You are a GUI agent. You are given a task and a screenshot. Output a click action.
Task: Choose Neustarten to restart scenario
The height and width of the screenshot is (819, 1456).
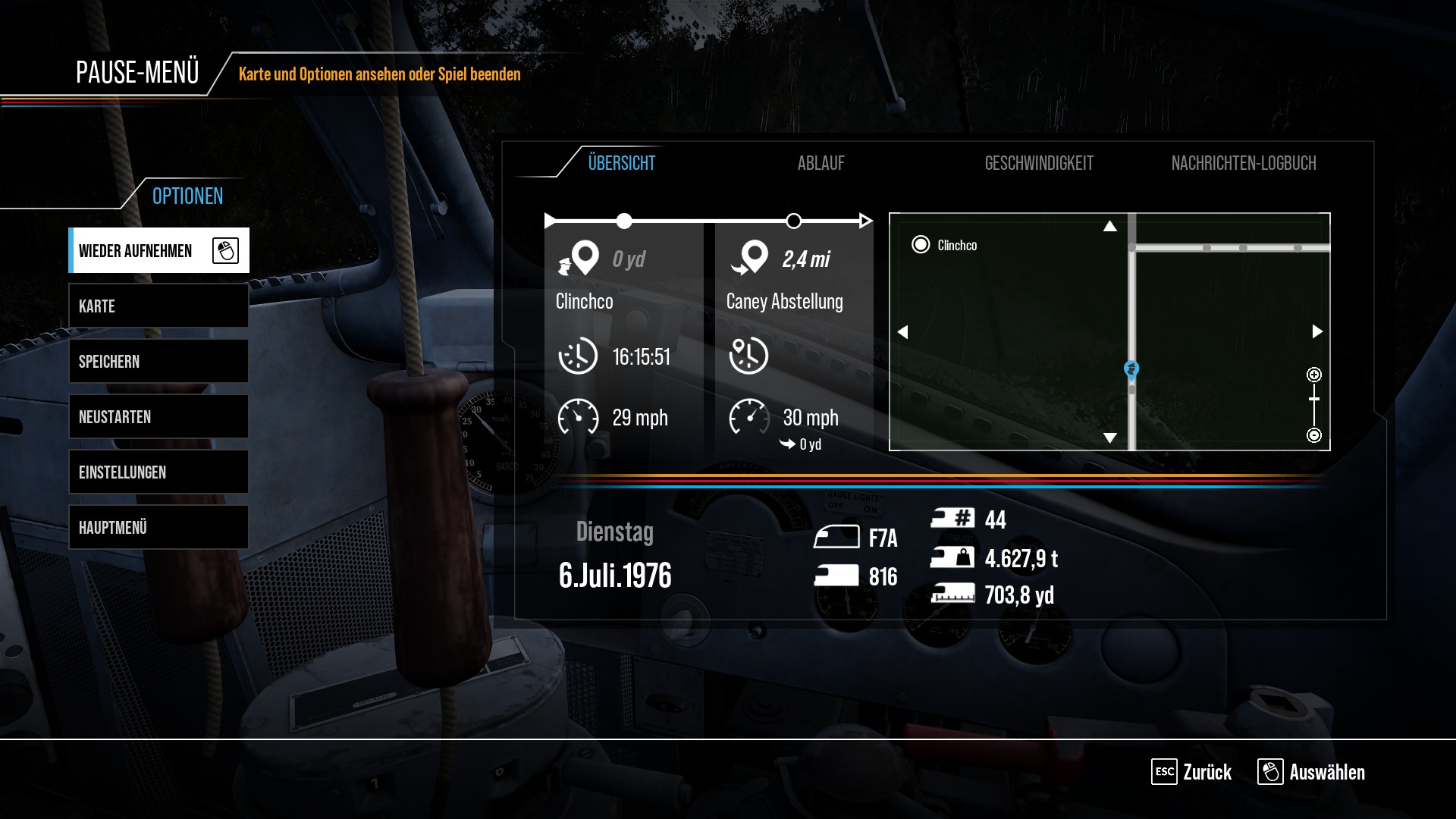click(x=158, y=417)
